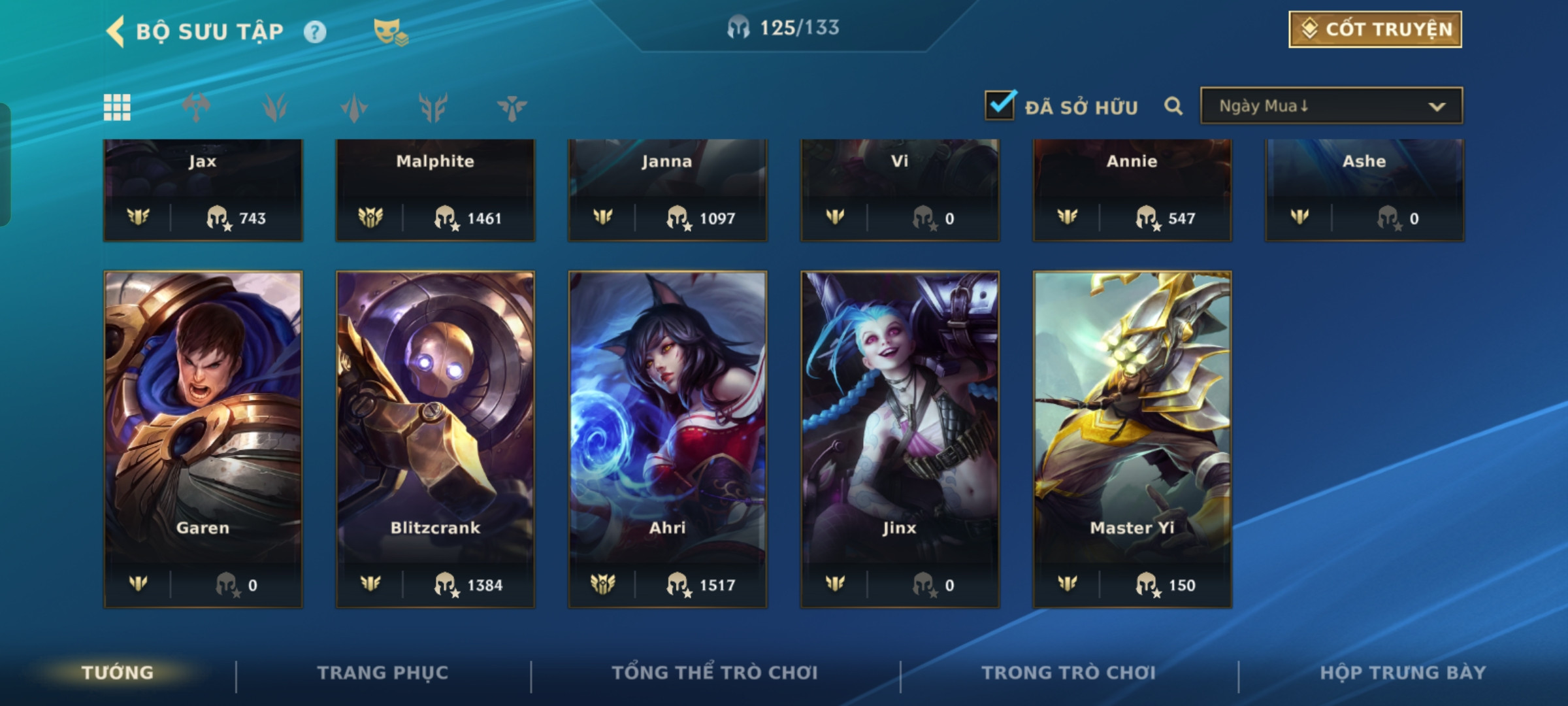The width and height of the screenshot is (1568, 706).
Task: Select the Malphite champion card
Action: [435, 190]
